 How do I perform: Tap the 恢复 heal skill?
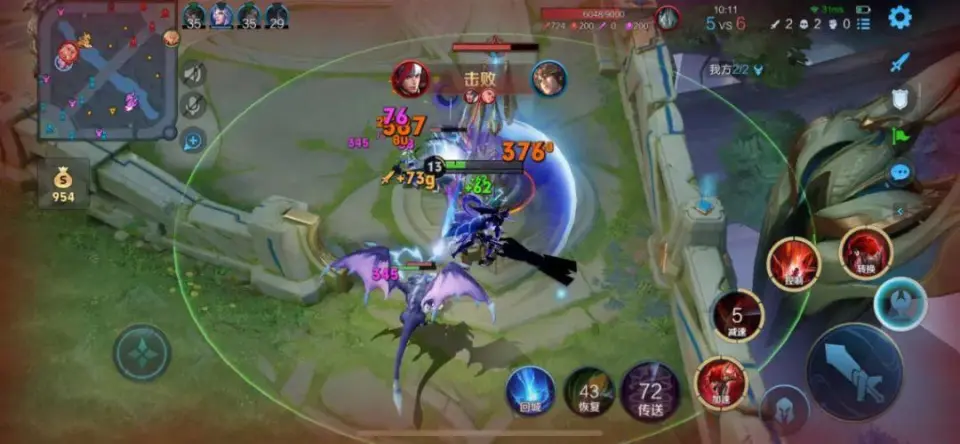(x=590, y=391)
